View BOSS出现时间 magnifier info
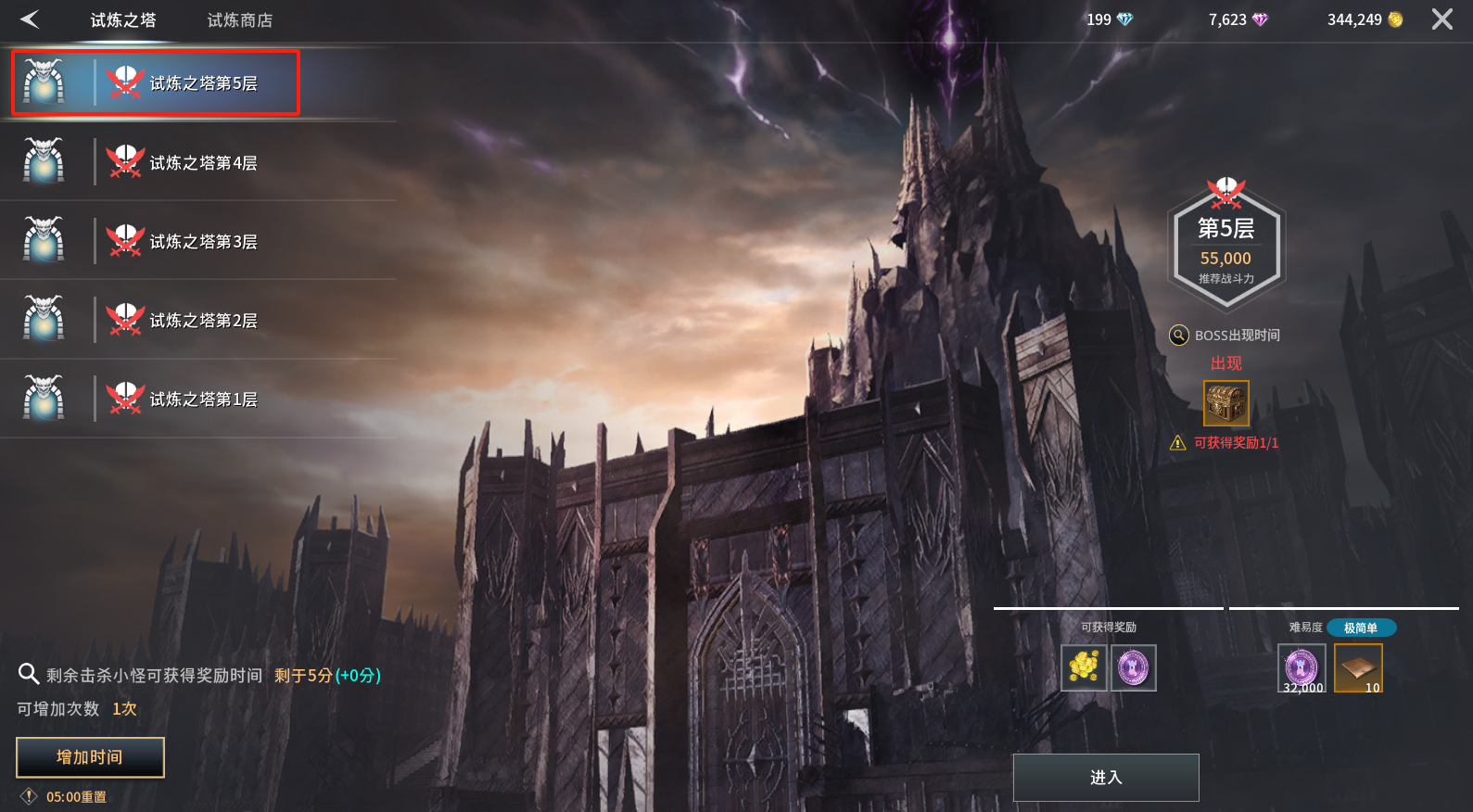The height and width of the screenshot is (812, 1473). point(1179,336)
